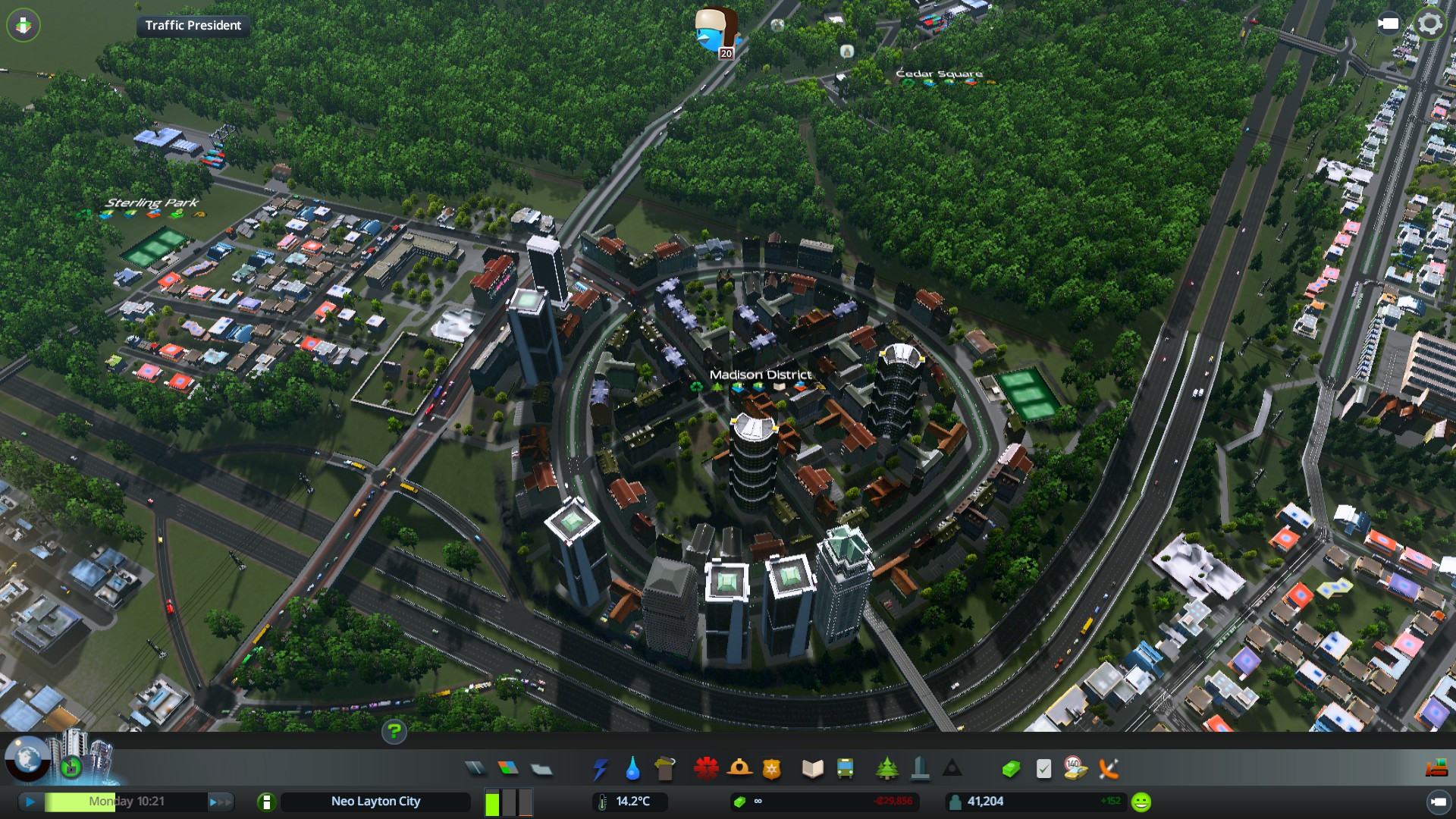Open the Education book menu
Viewport: 1456px width, 819px height.
click(x=812, y=769)
